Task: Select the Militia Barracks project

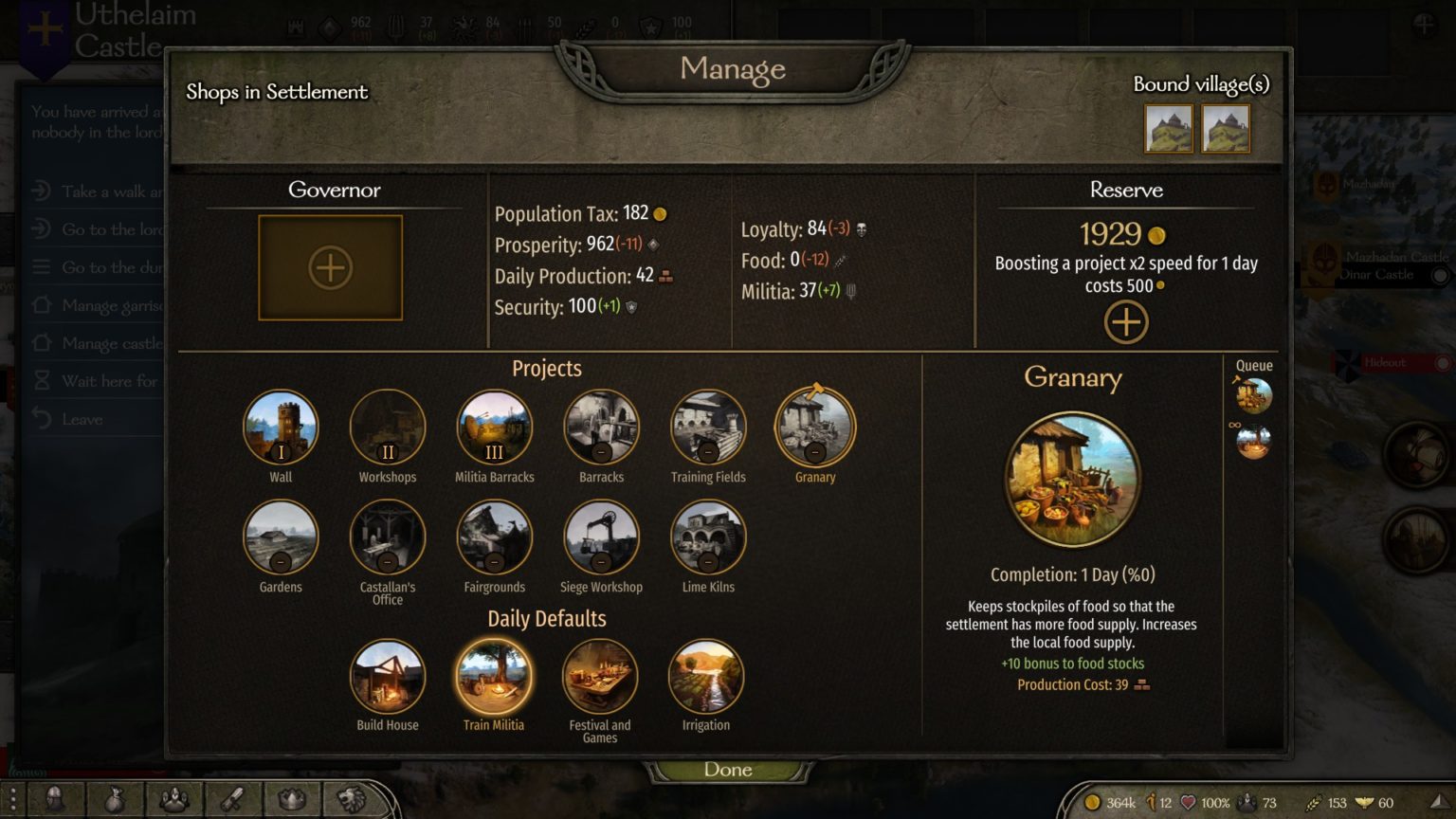Action: [x=494, y=428]
